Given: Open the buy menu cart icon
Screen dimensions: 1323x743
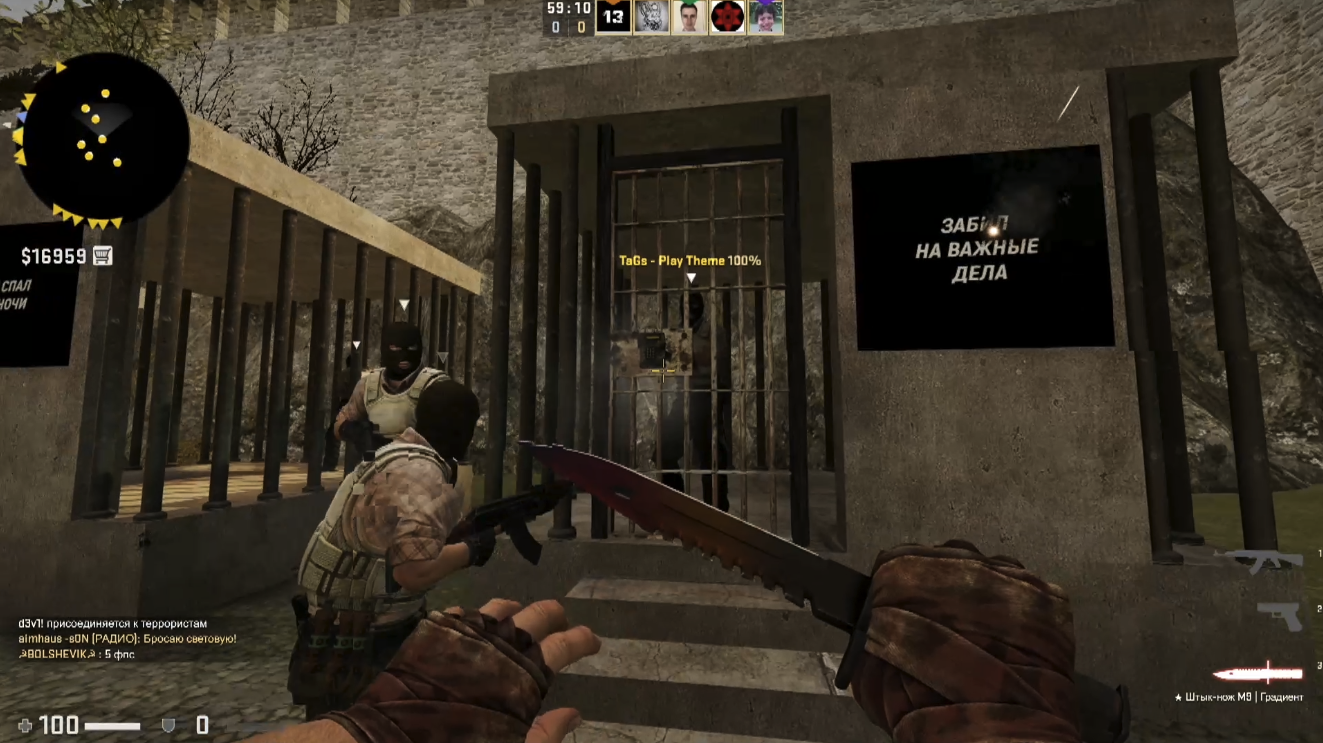Looking at the screenshot, I should pos(102,256).
